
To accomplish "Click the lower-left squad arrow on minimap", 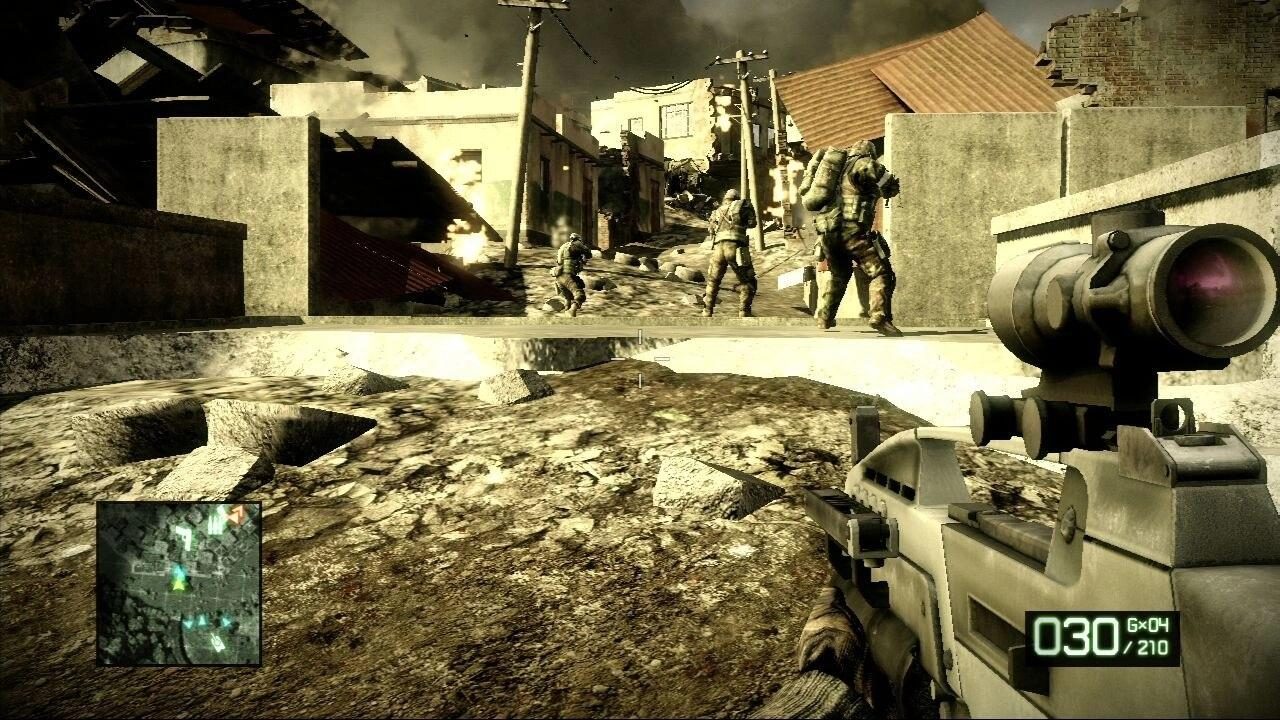I will [x=188, y=621].
